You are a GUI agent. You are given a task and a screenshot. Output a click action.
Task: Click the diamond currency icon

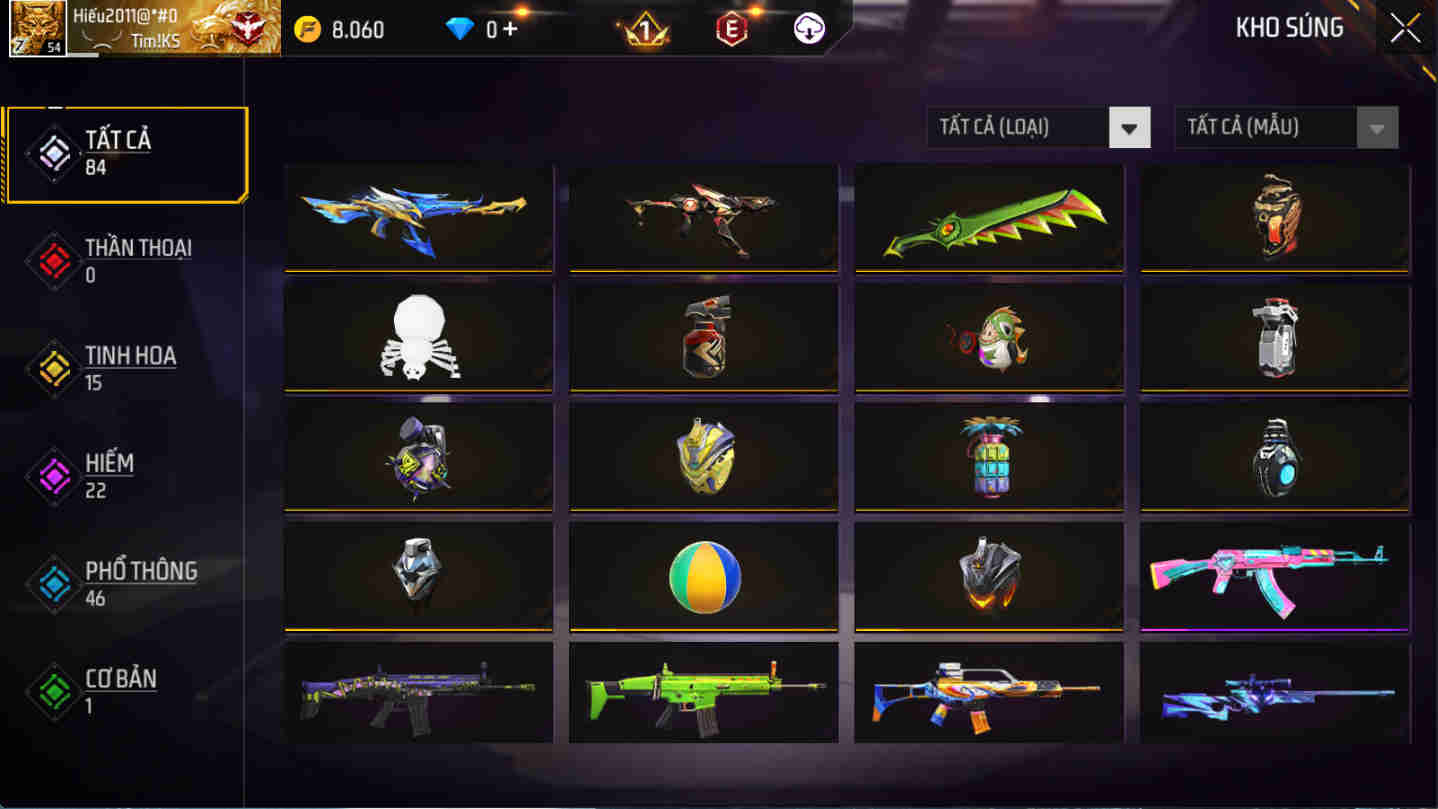tap(455, 29)
